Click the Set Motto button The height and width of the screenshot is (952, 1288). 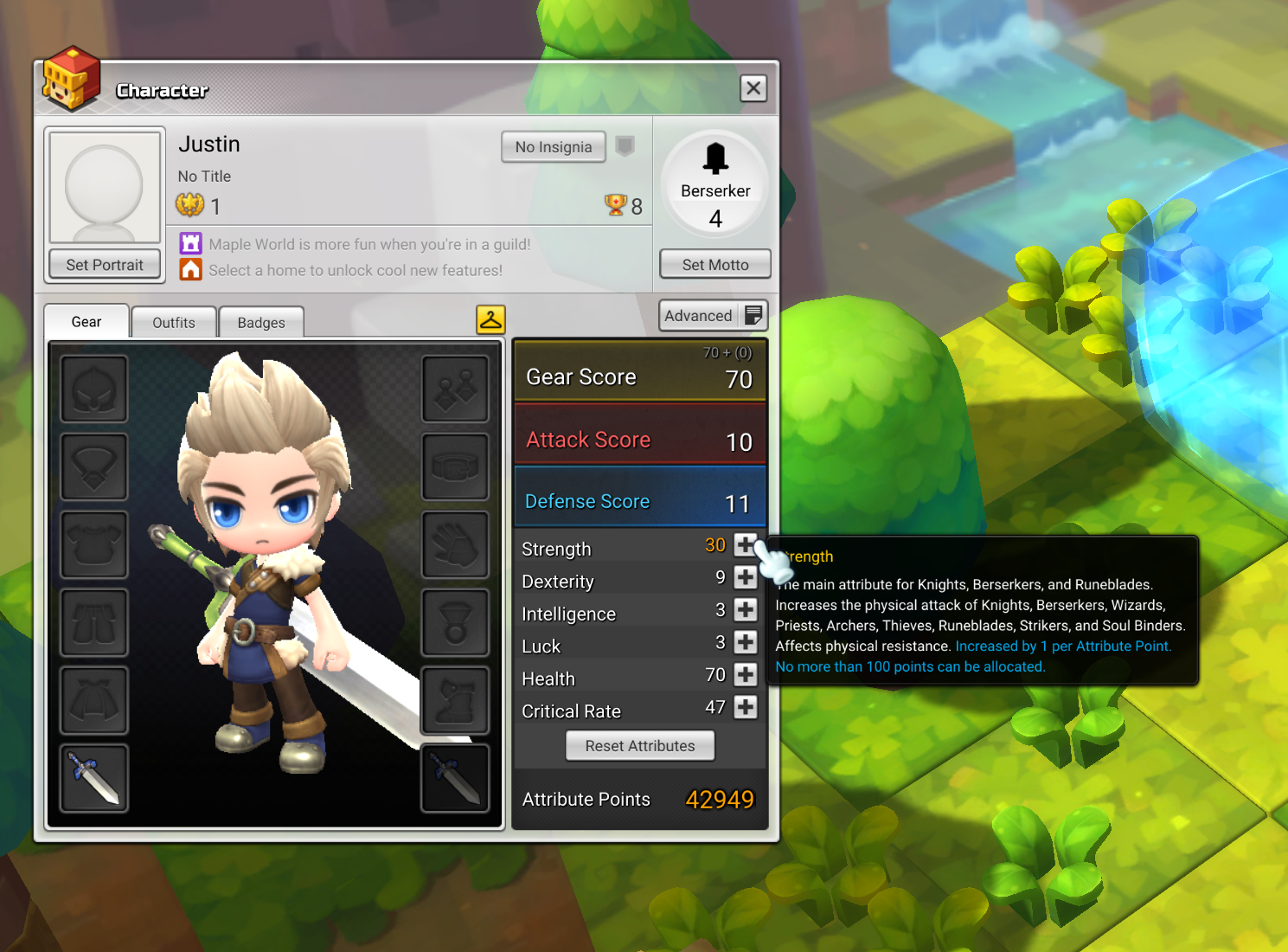tap(714, 264)
